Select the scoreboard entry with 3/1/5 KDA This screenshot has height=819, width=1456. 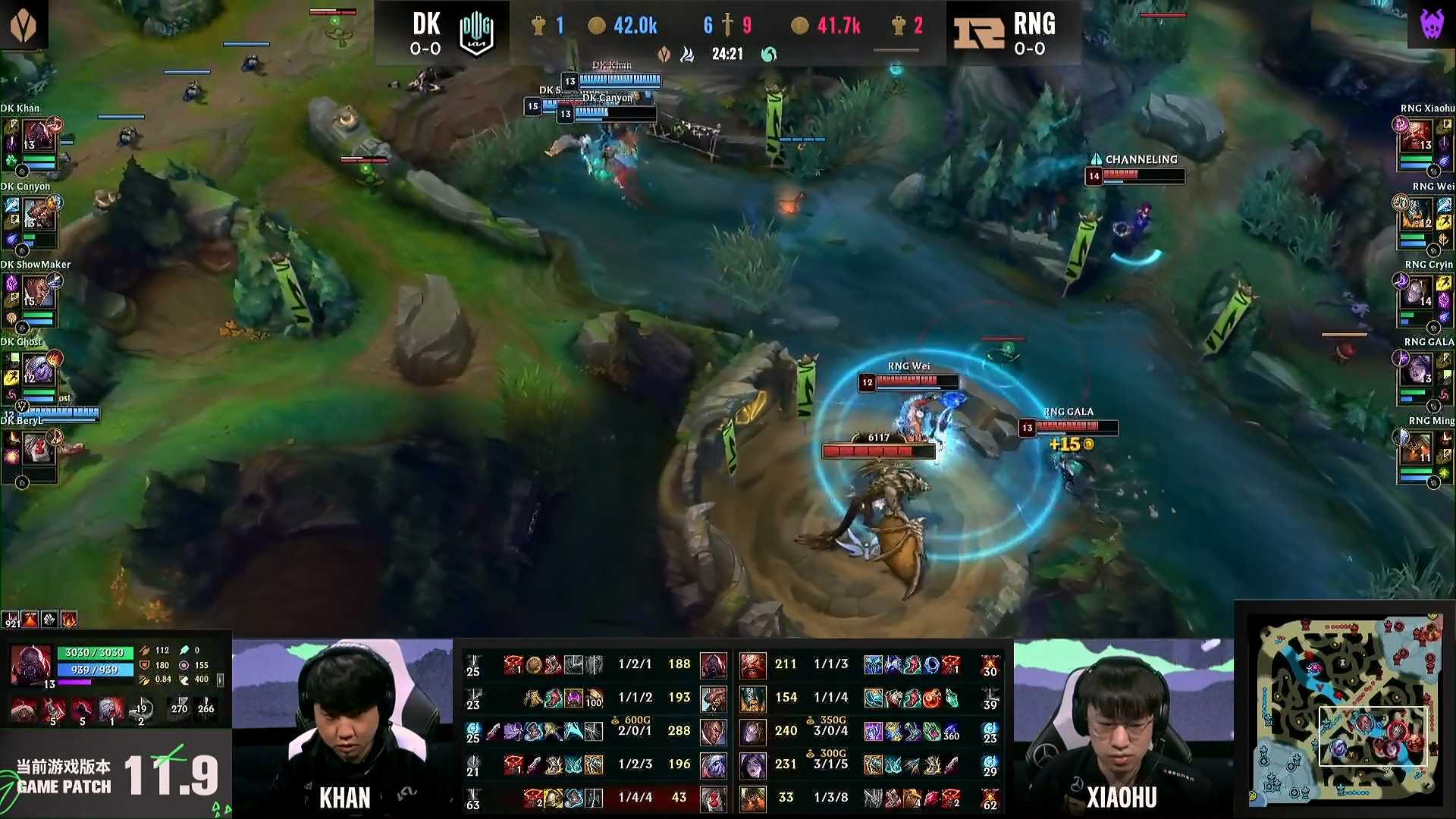click(x=830, y=764)
